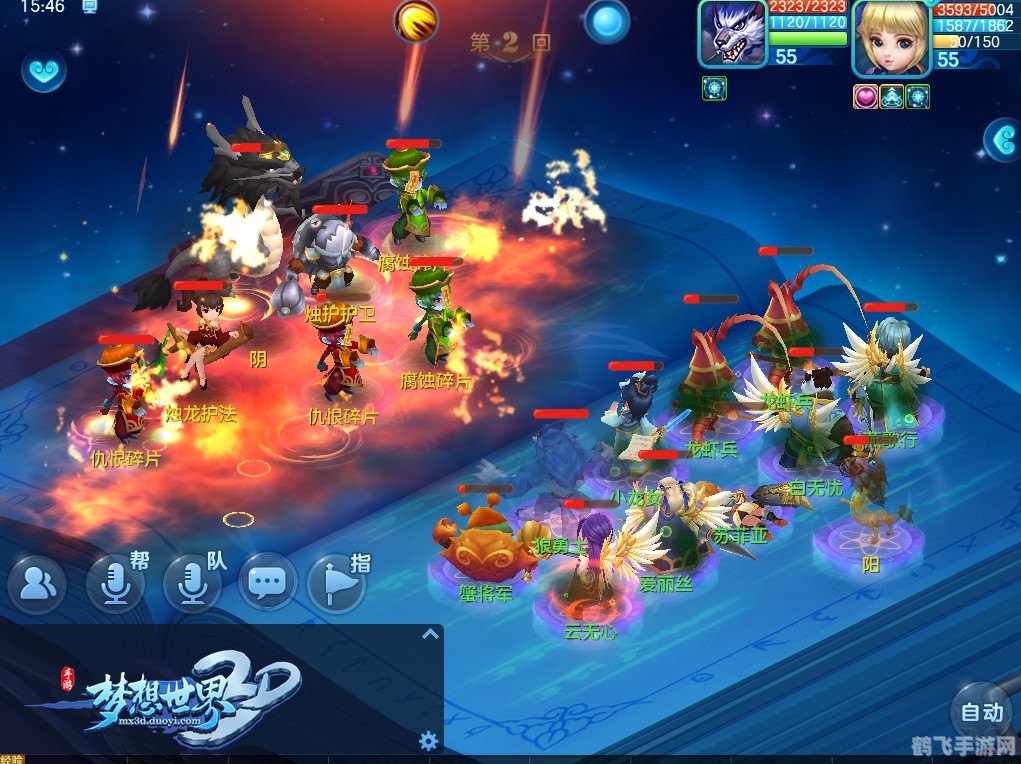This screenshot has width=1021, height=764.
Task: Click the buff icon under wolf portrait
Action: [x=714, y=88]
